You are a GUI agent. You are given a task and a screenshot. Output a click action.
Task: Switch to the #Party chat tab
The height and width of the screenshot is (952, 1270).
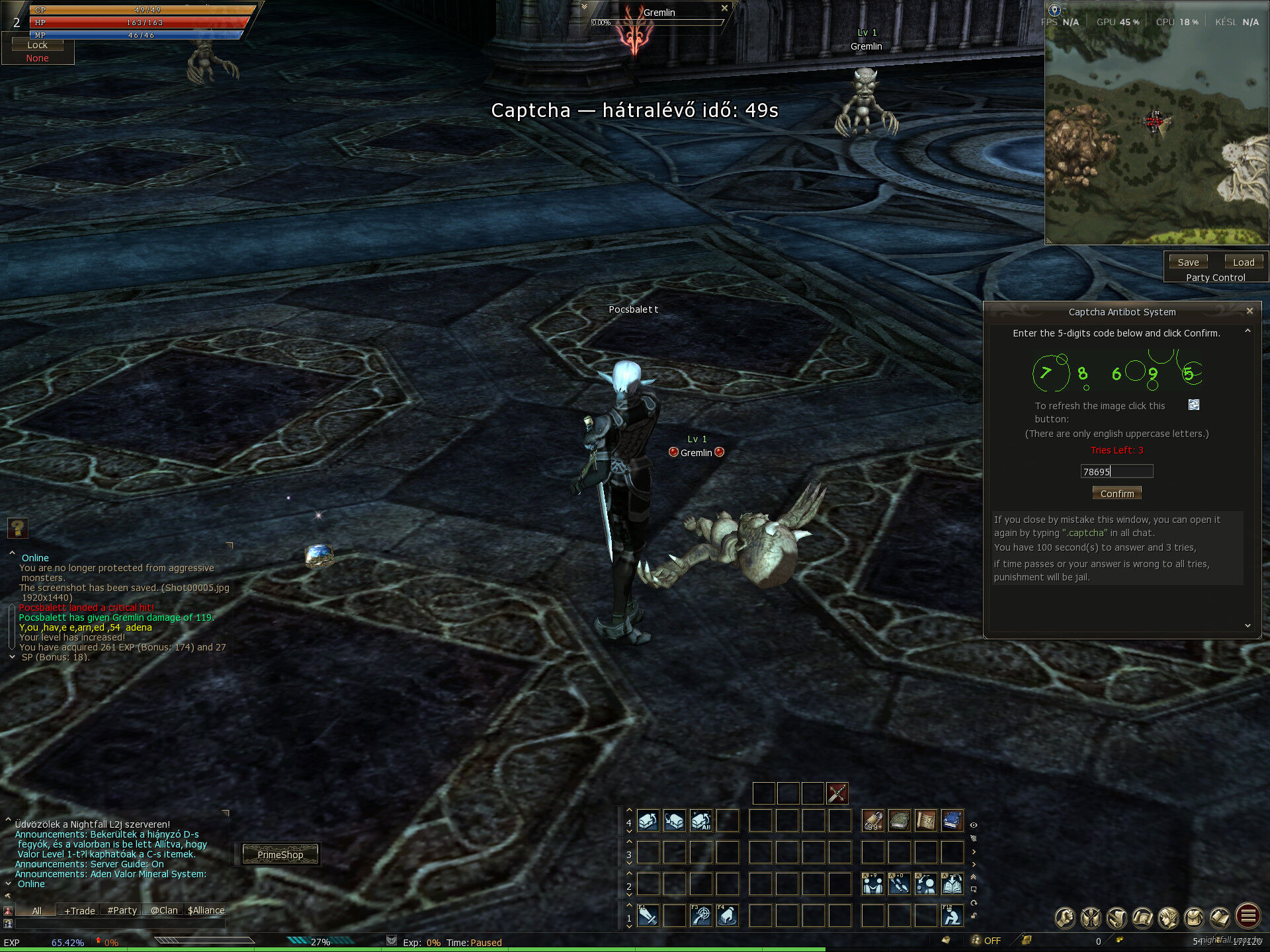[x=122, y=910]
